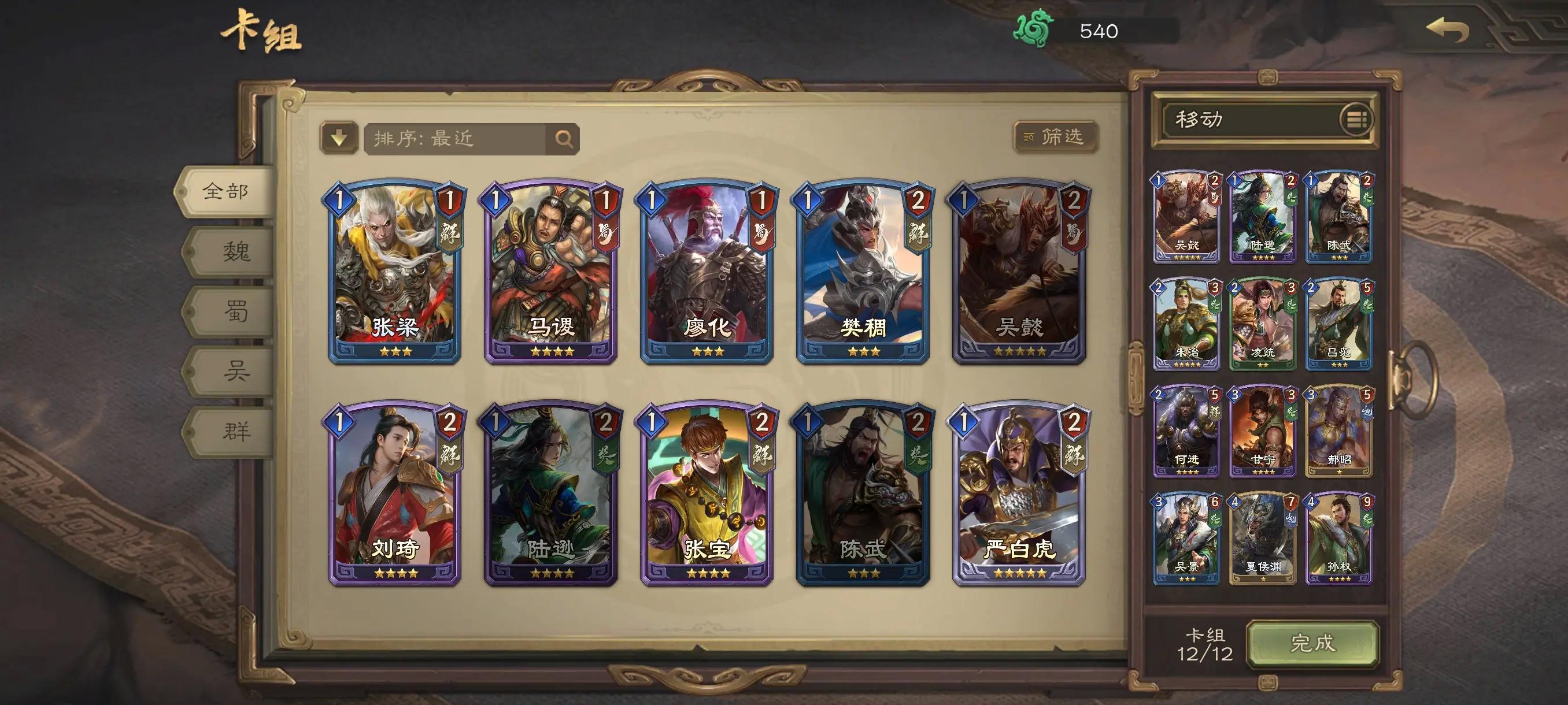This screenshot has height=705, width=1568.
Task: Select the 吴 faction tab
Action: (235, 370)
